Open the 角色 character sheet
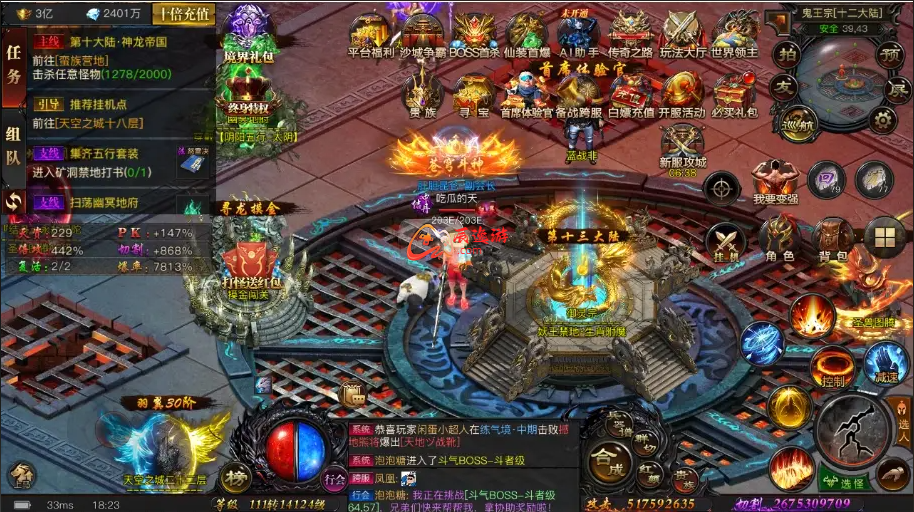914x512 pixels. (x=780, y=240)
